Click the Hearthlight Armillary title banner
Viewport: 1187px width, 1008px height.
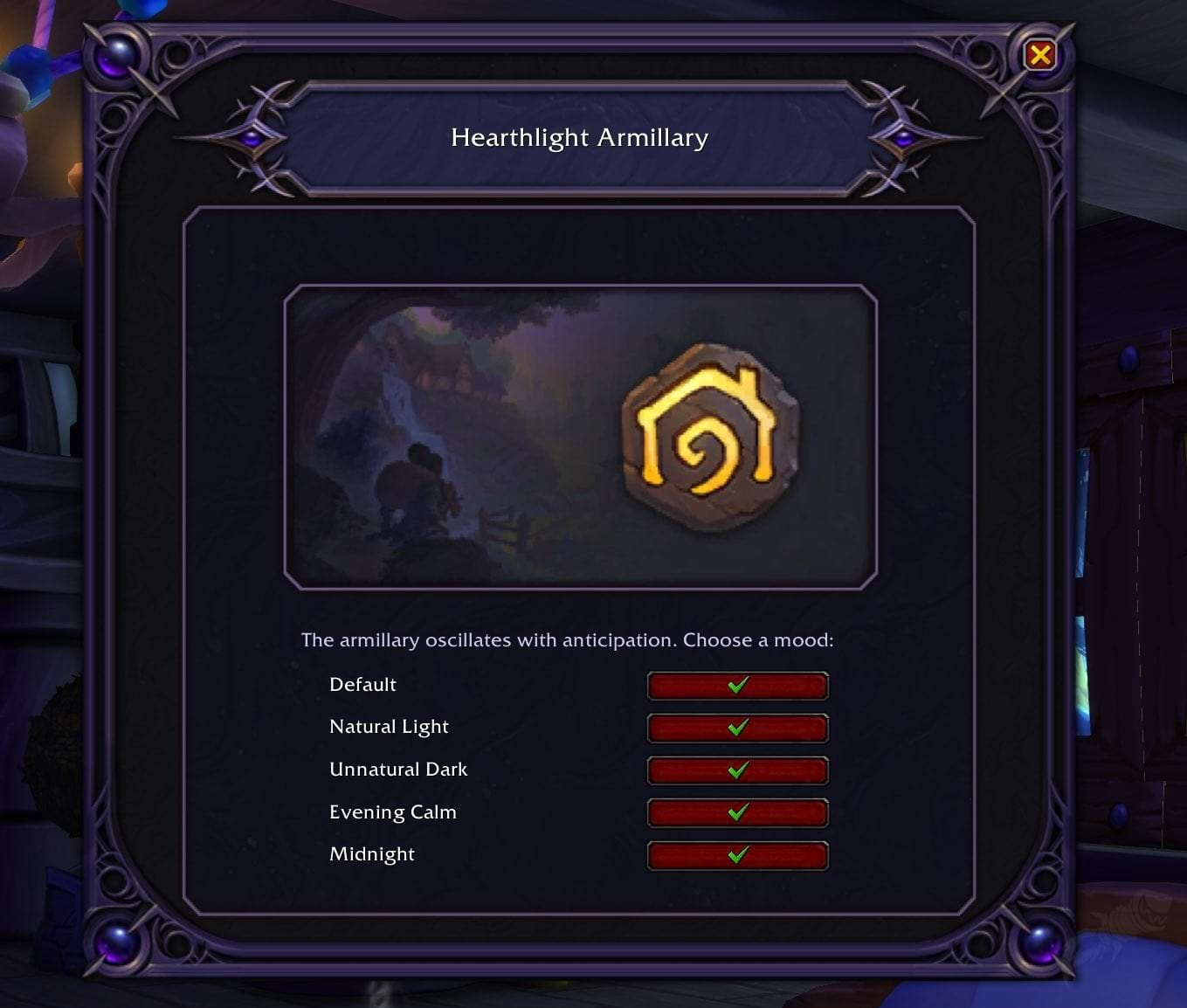click(x=580, y=137)
